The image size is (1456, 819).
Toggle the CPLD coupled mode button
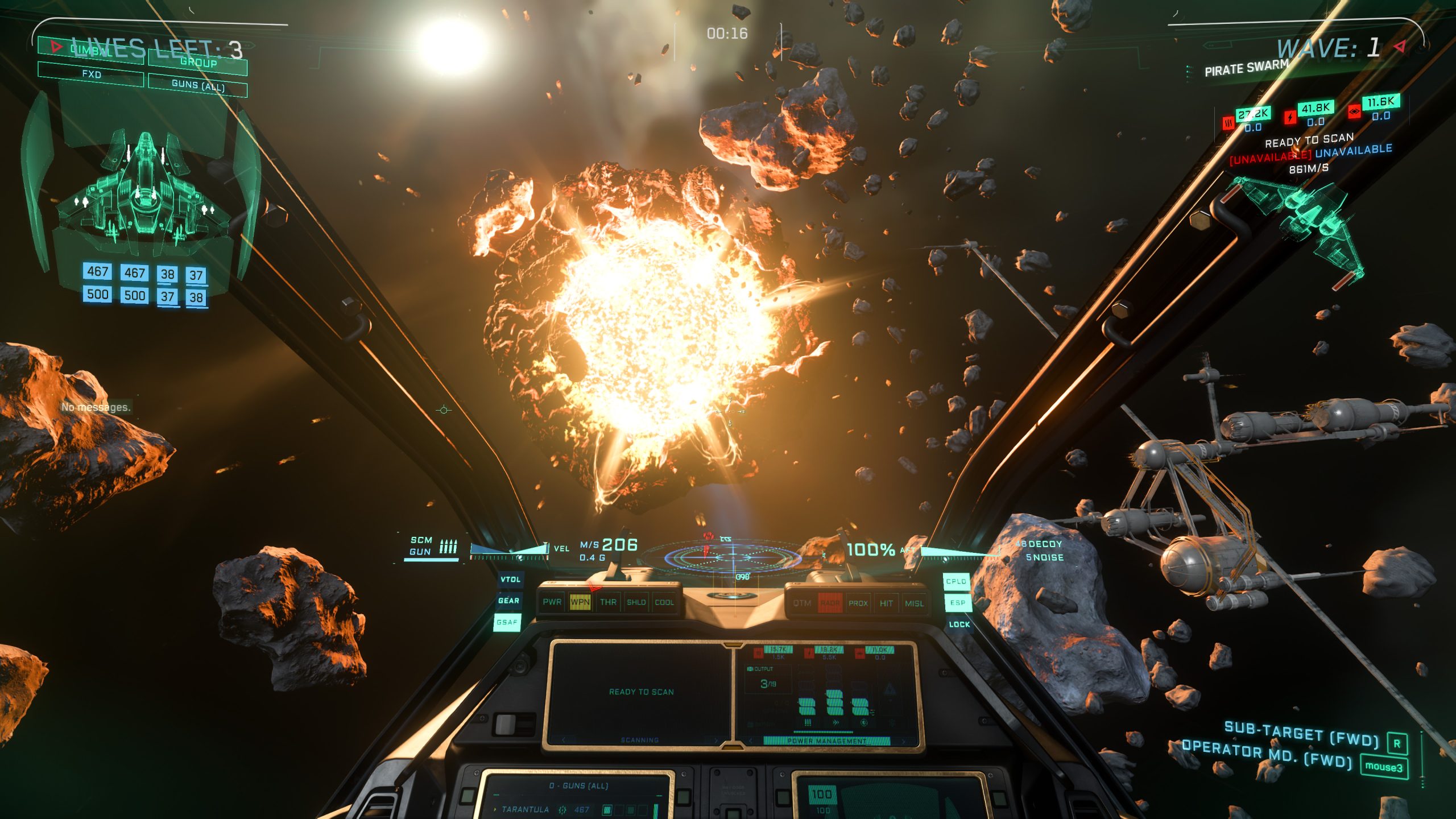point(956,581)
